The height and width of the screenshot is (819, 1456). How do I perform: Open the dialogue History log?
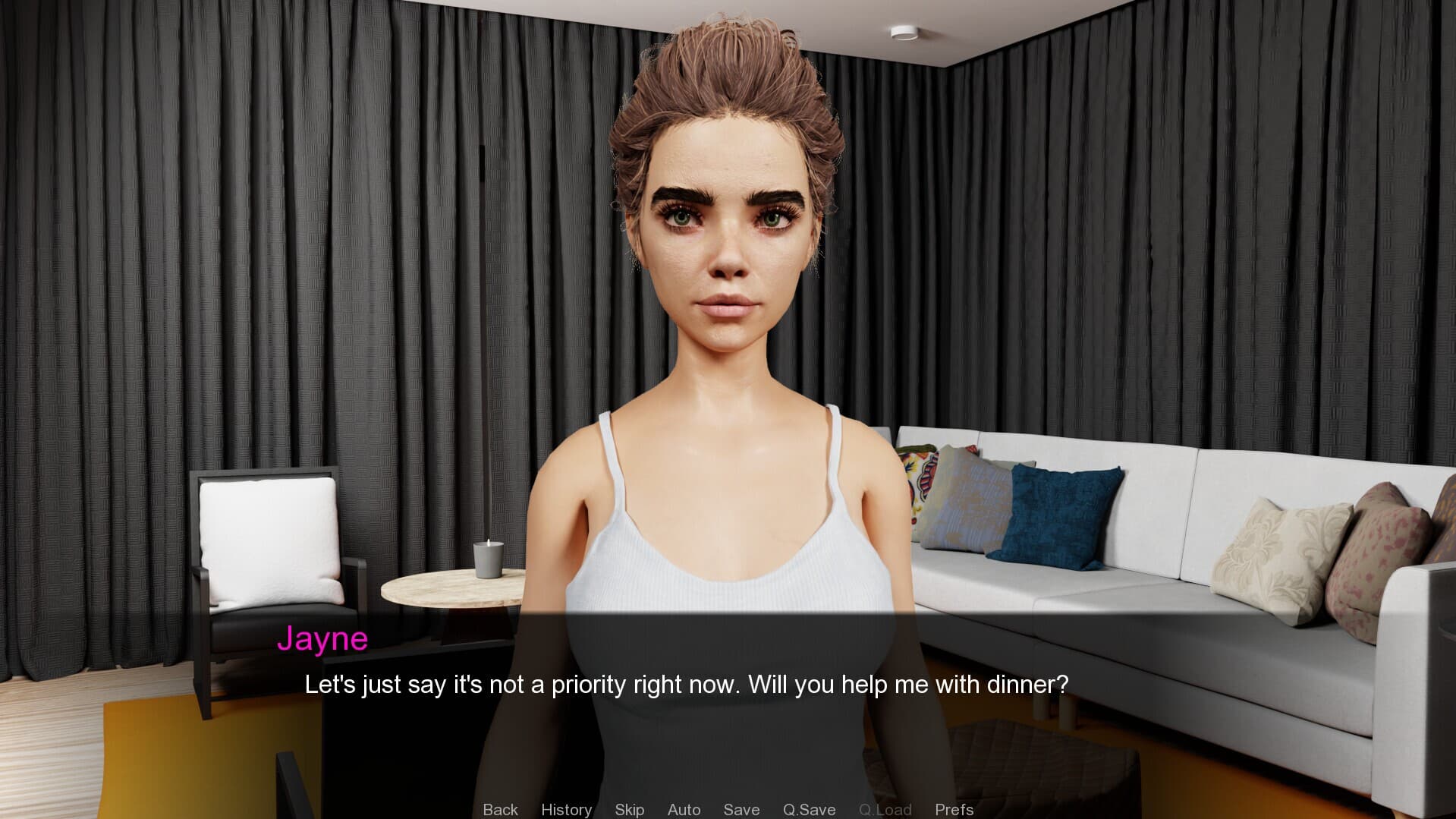pos(566,809)
